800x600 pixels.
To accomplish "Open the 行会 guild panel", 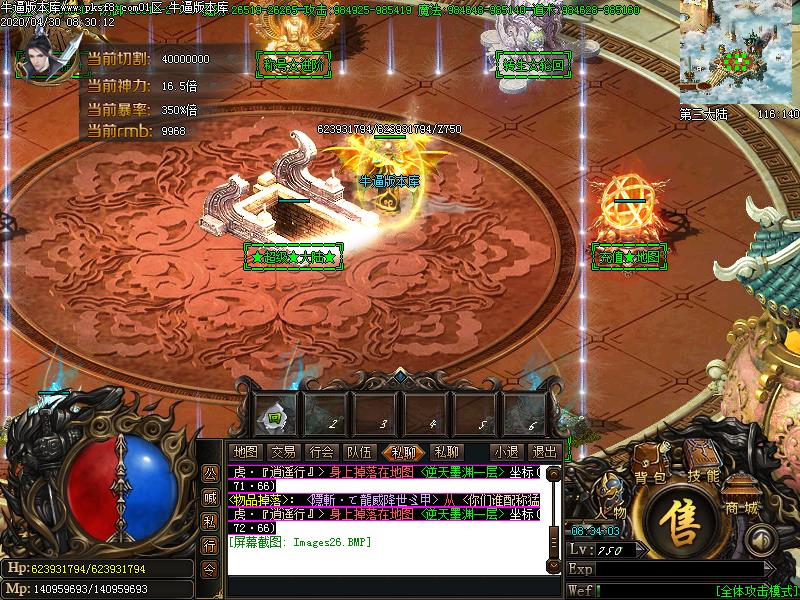I will 320,452.
